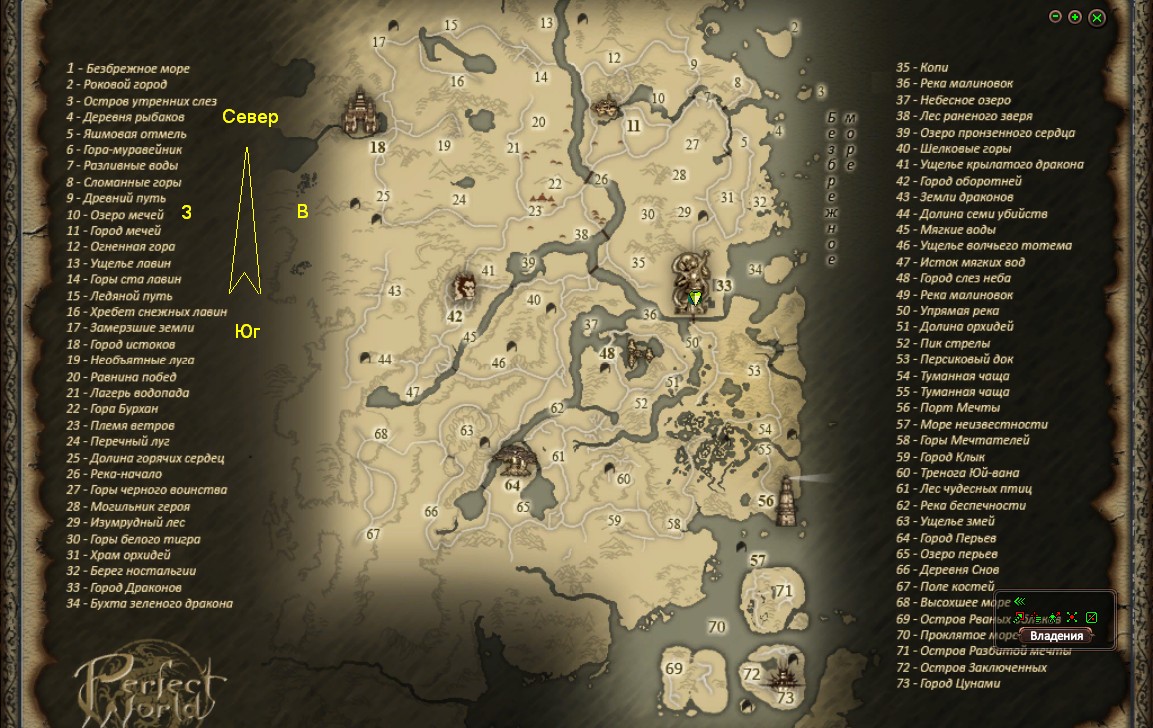Zoom in the map with the plus button
Viewport: 1153px width, 728px height.
tap(1075, 17)
